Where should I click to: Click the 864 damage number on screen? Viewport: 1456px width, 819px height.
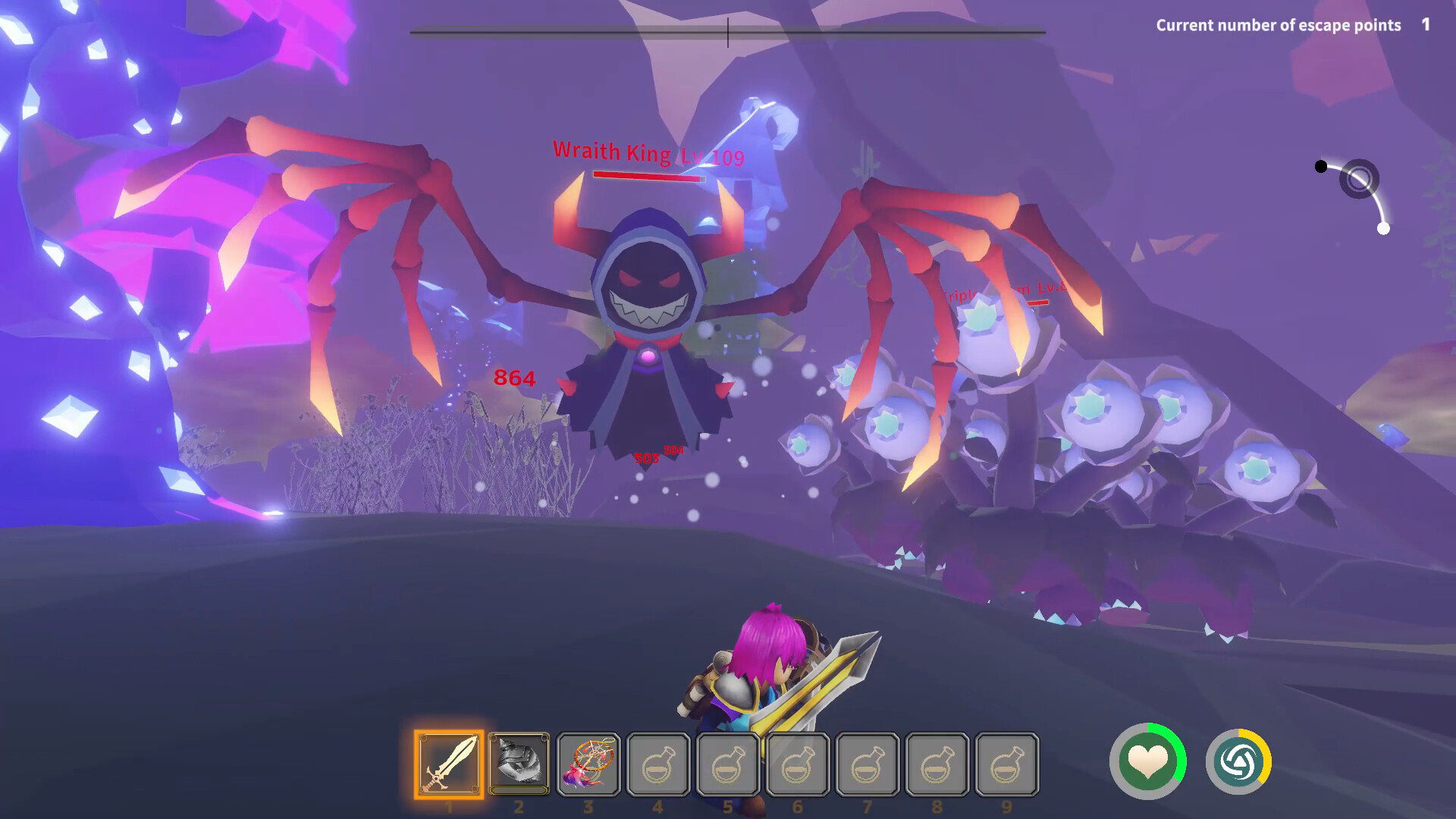tap(513, 378)
